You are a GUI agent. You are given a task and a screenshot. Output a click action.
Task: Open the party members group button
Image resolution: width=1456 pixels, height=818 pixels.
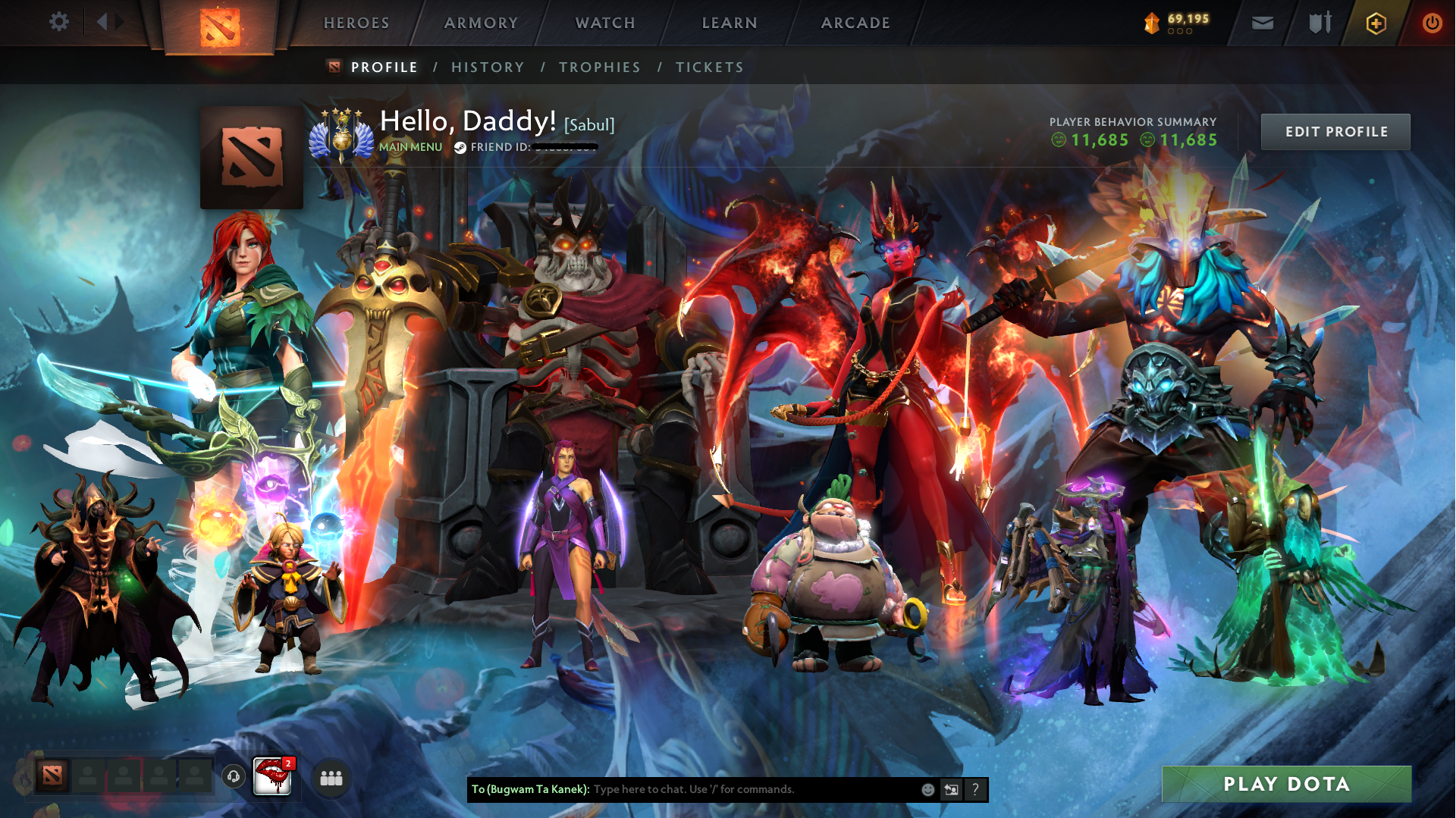click(331, 778)
